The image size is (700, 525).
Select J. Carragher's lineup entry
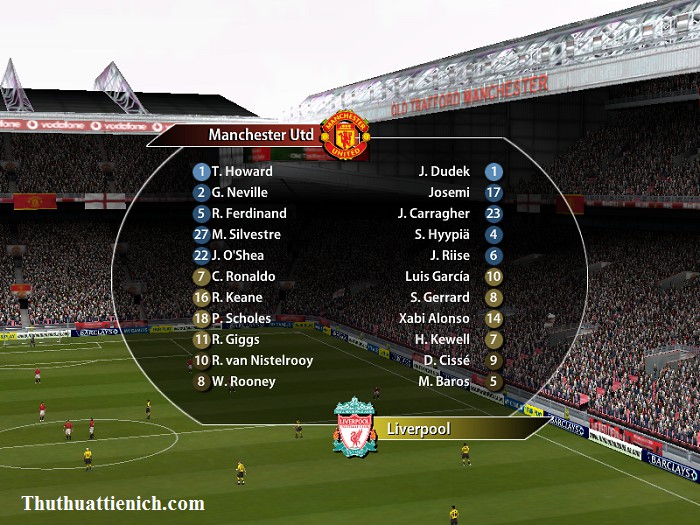(433, 213)
